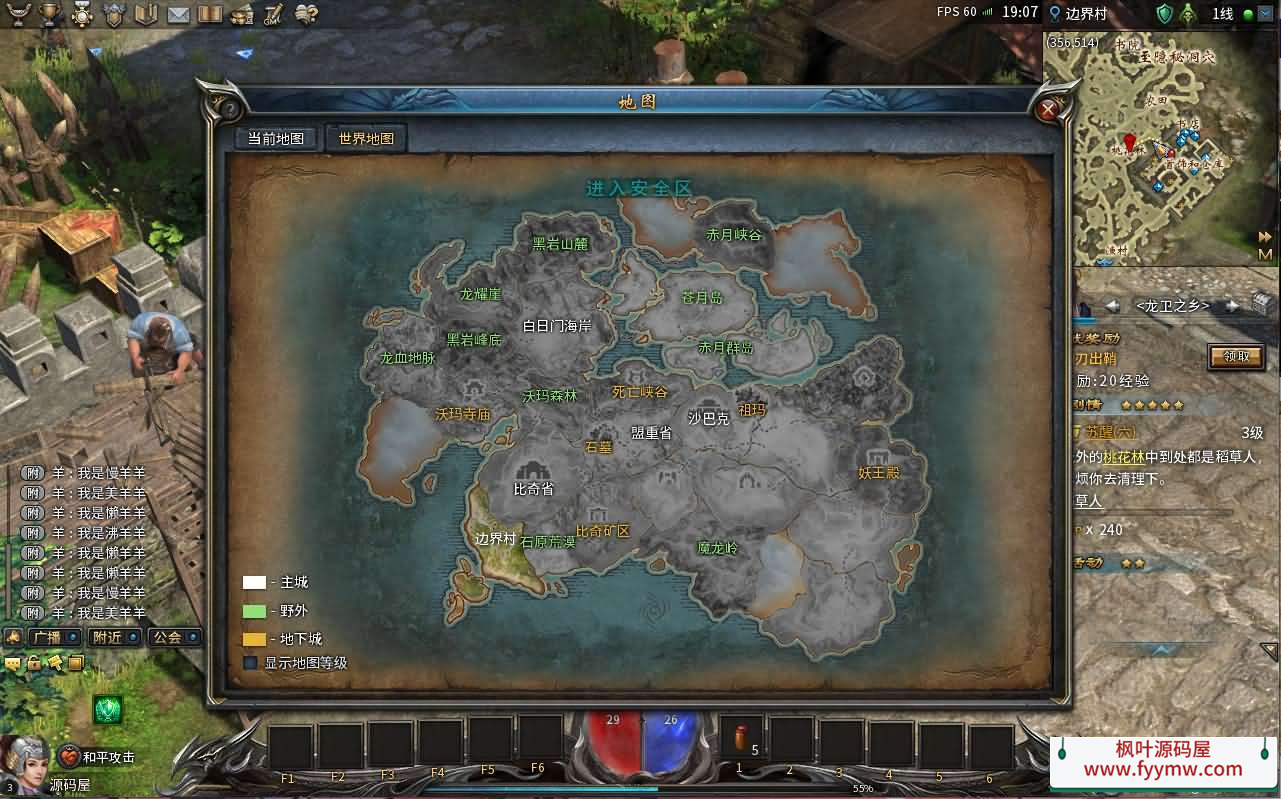Screen dimensions: 1281x799
Task: Open the 广播 chat channel
Action: pyautogui.click(x=47, y=637)
